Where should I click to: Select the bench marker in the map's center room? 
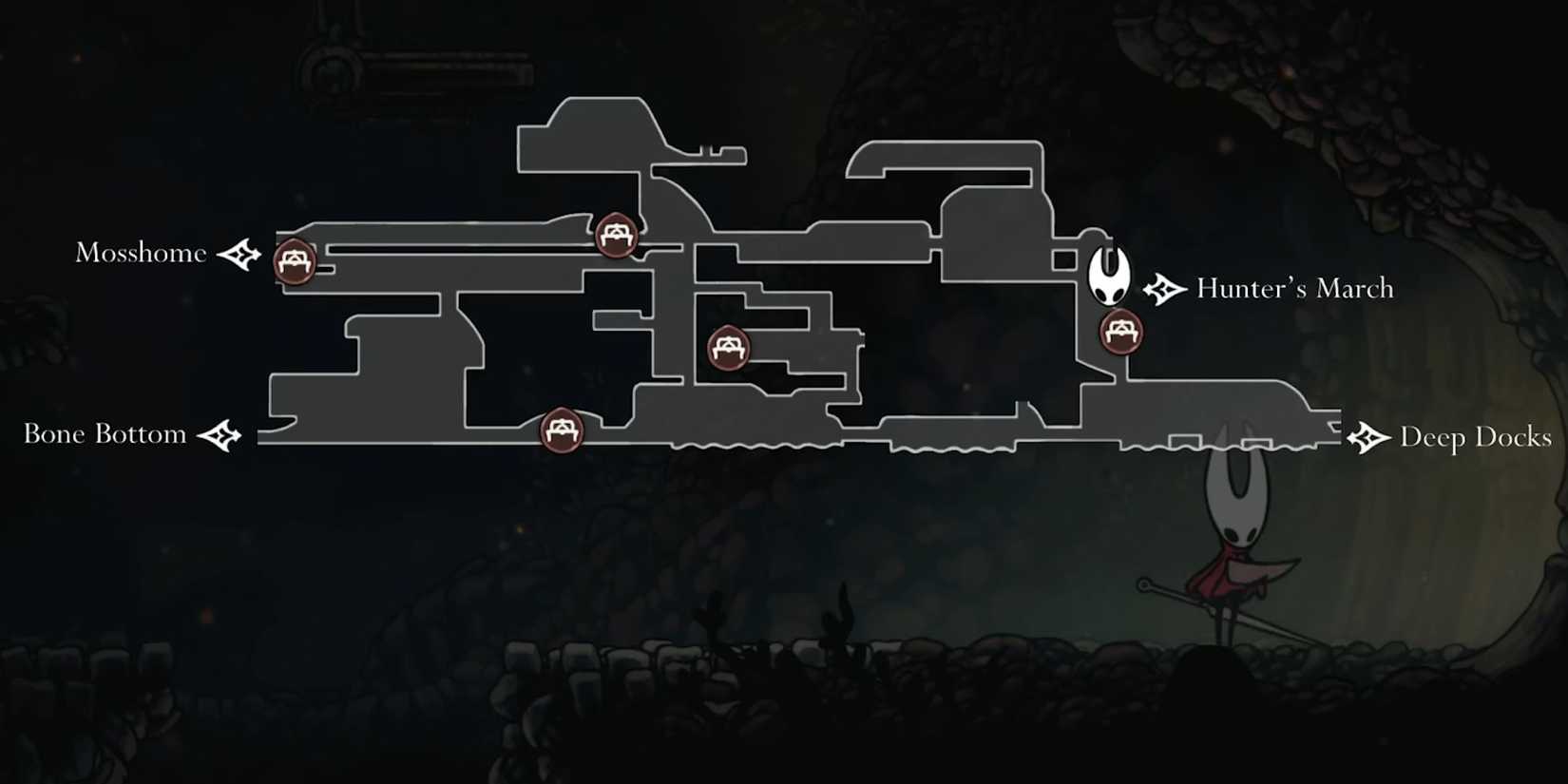[728, 347]
